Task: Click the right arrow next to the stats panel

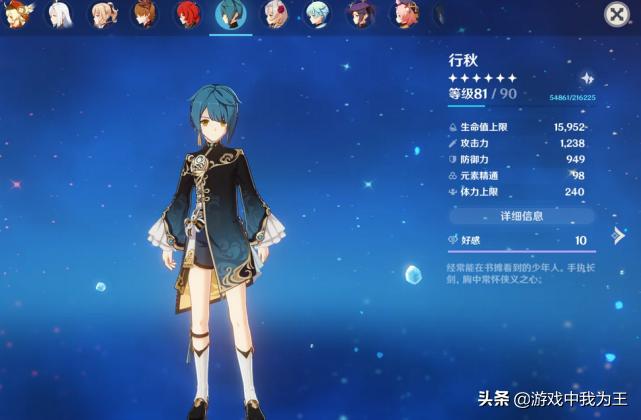Action: point(619,236)
